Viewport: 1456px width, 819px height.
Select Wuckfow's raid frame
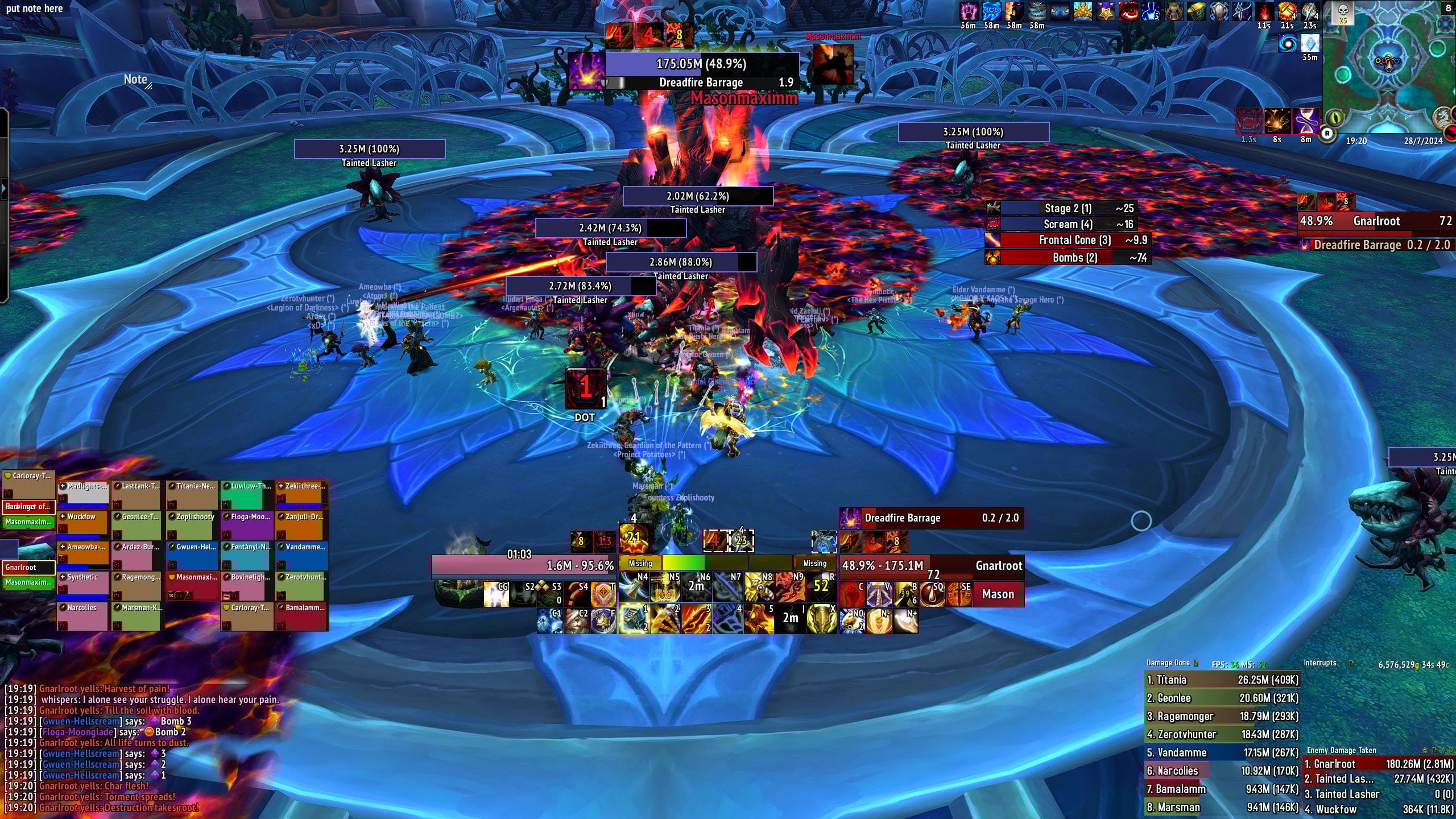point(82,524)
